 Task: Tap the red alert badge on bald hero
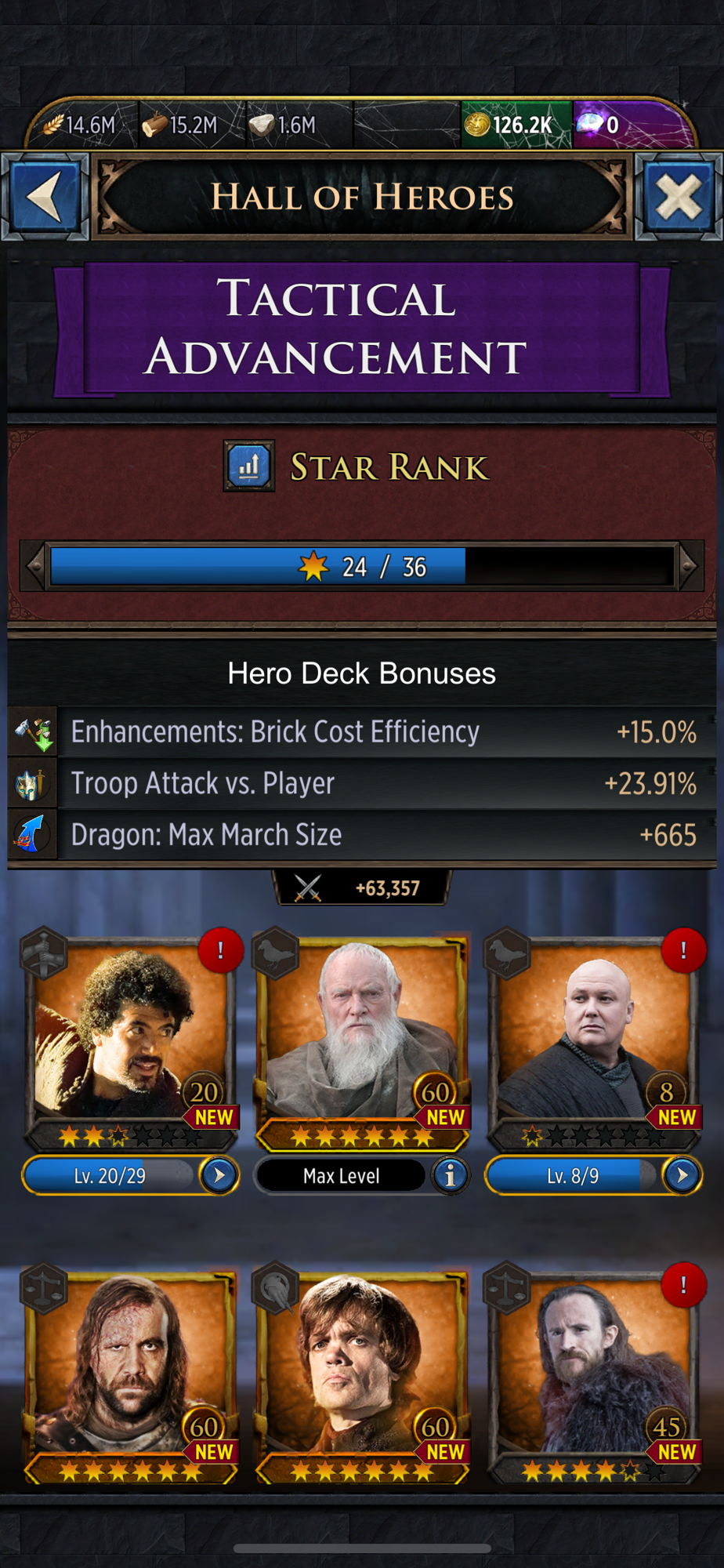[x=683, y=950]
